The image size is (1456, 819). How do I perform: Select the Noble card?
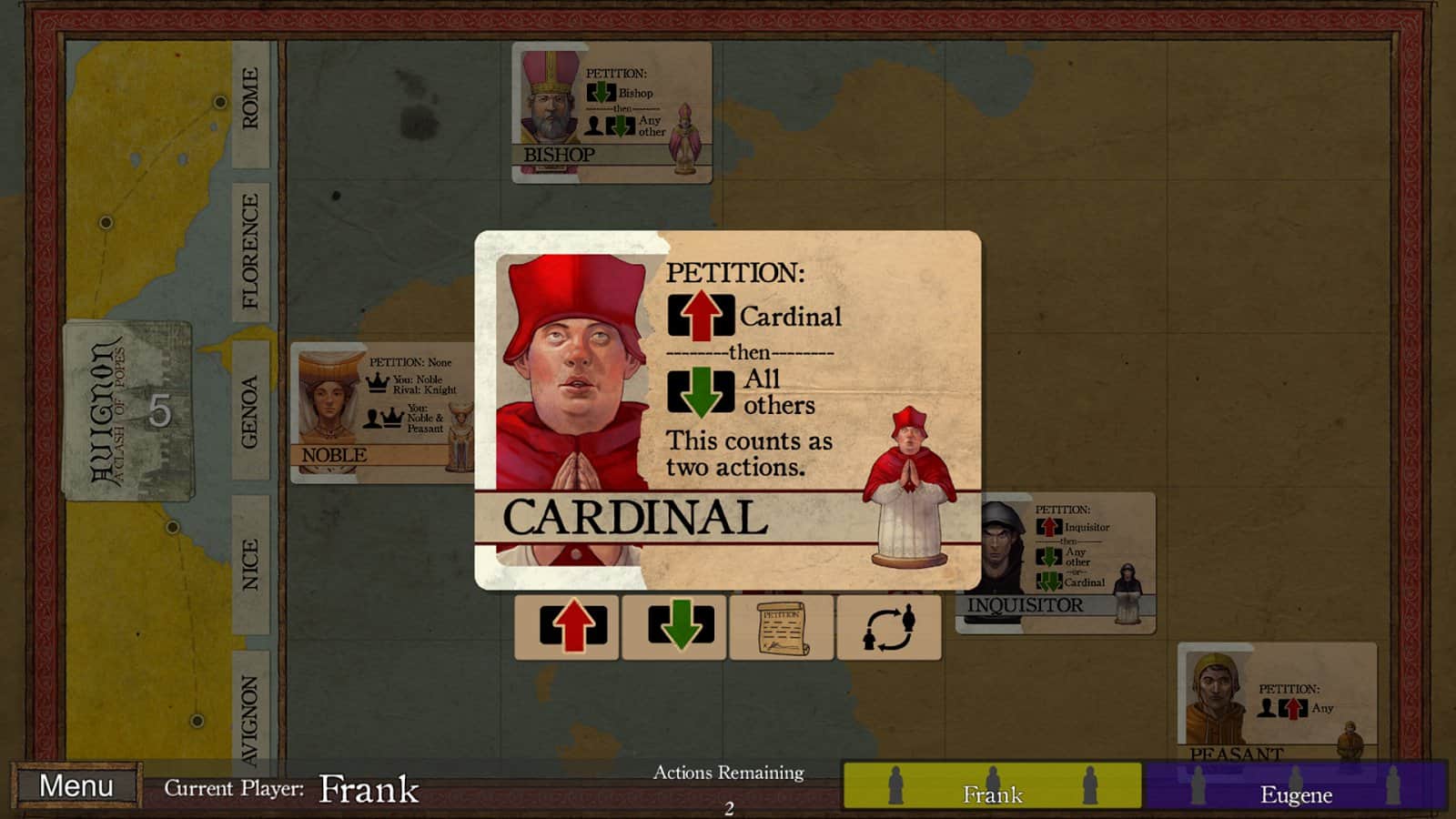tap(381, 412)
